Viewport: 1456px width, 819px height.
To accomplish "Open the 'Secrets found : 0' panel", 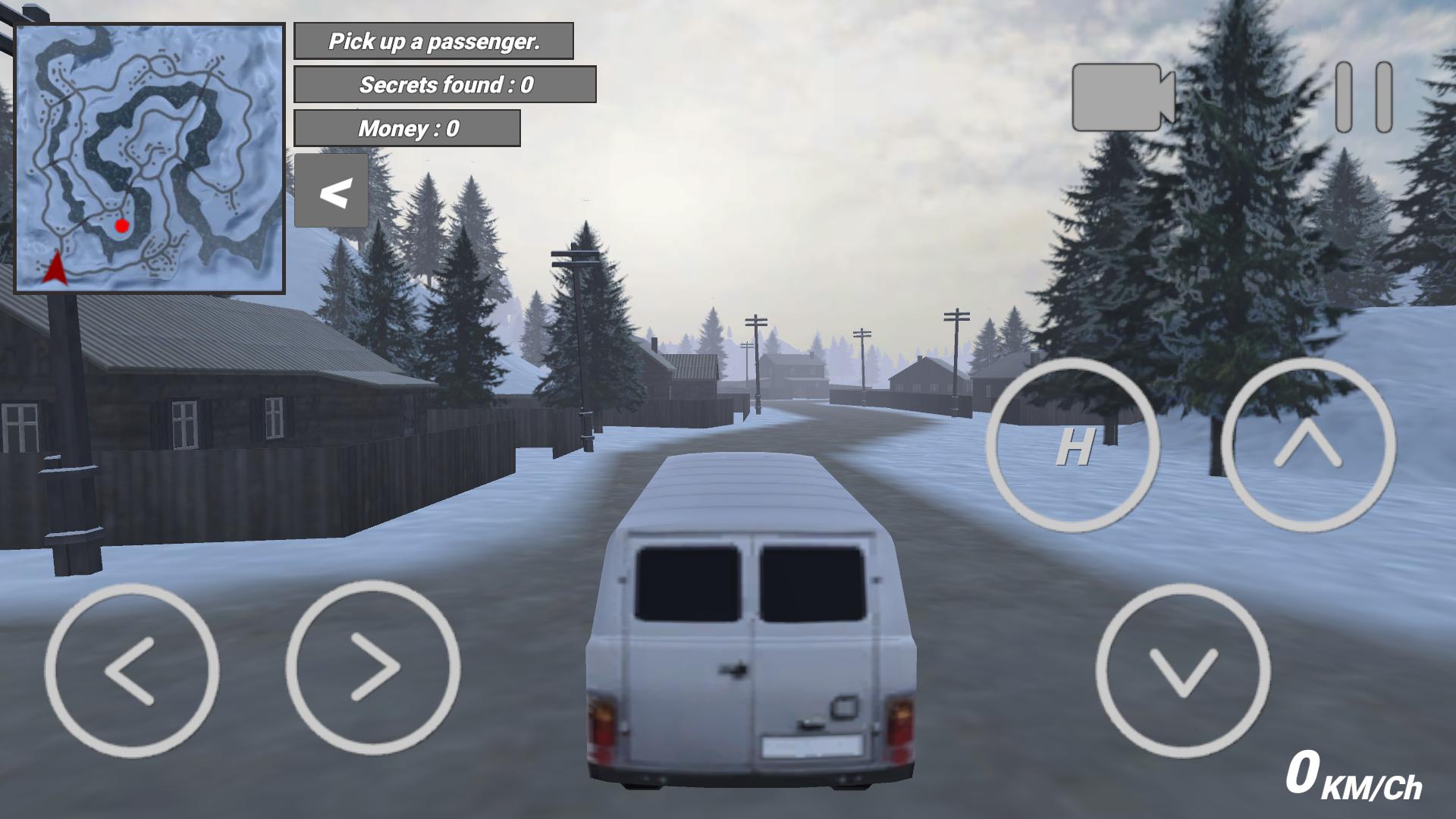I will coord(446,84).
